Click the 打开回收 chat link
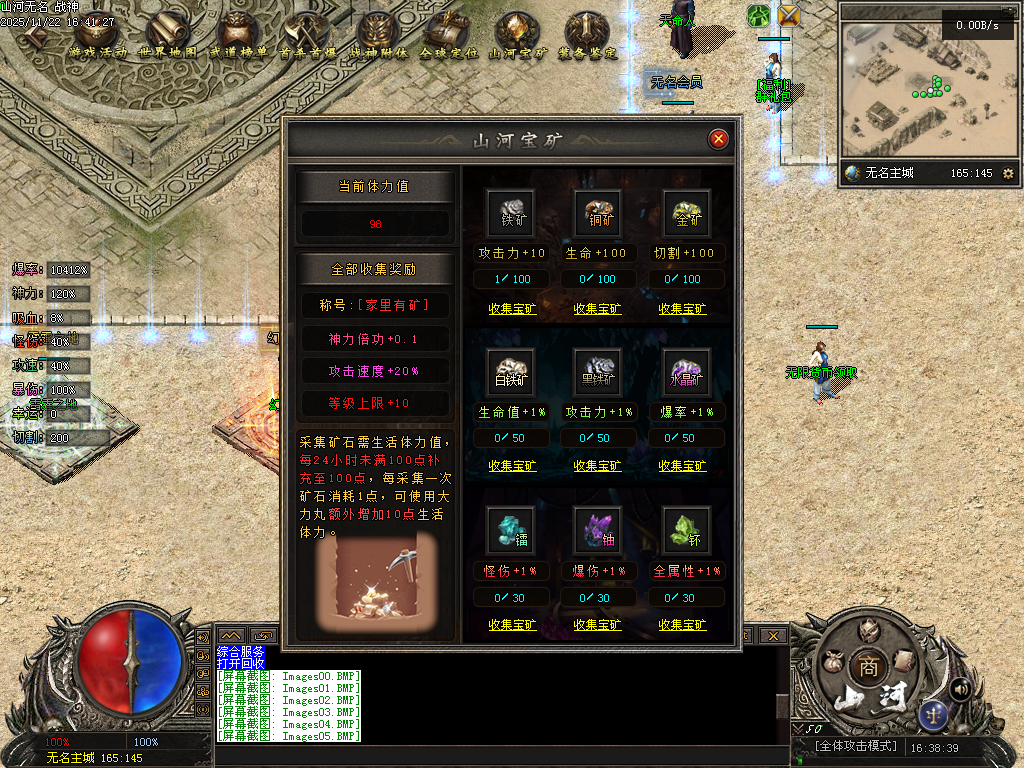 coord(241,663)
